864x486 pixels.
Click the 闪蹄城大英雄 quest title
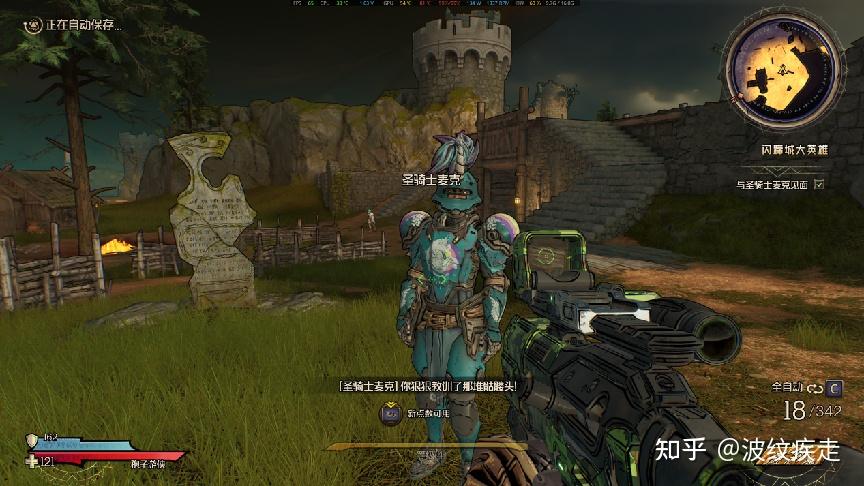(x=795, y=150)
